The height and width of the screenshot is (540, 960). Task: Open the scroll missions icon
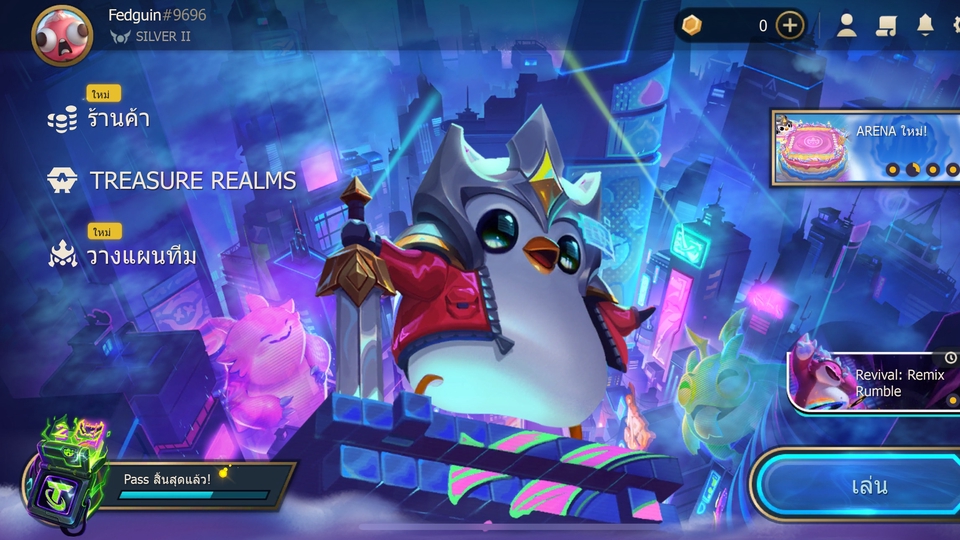(x=886, y=26)
